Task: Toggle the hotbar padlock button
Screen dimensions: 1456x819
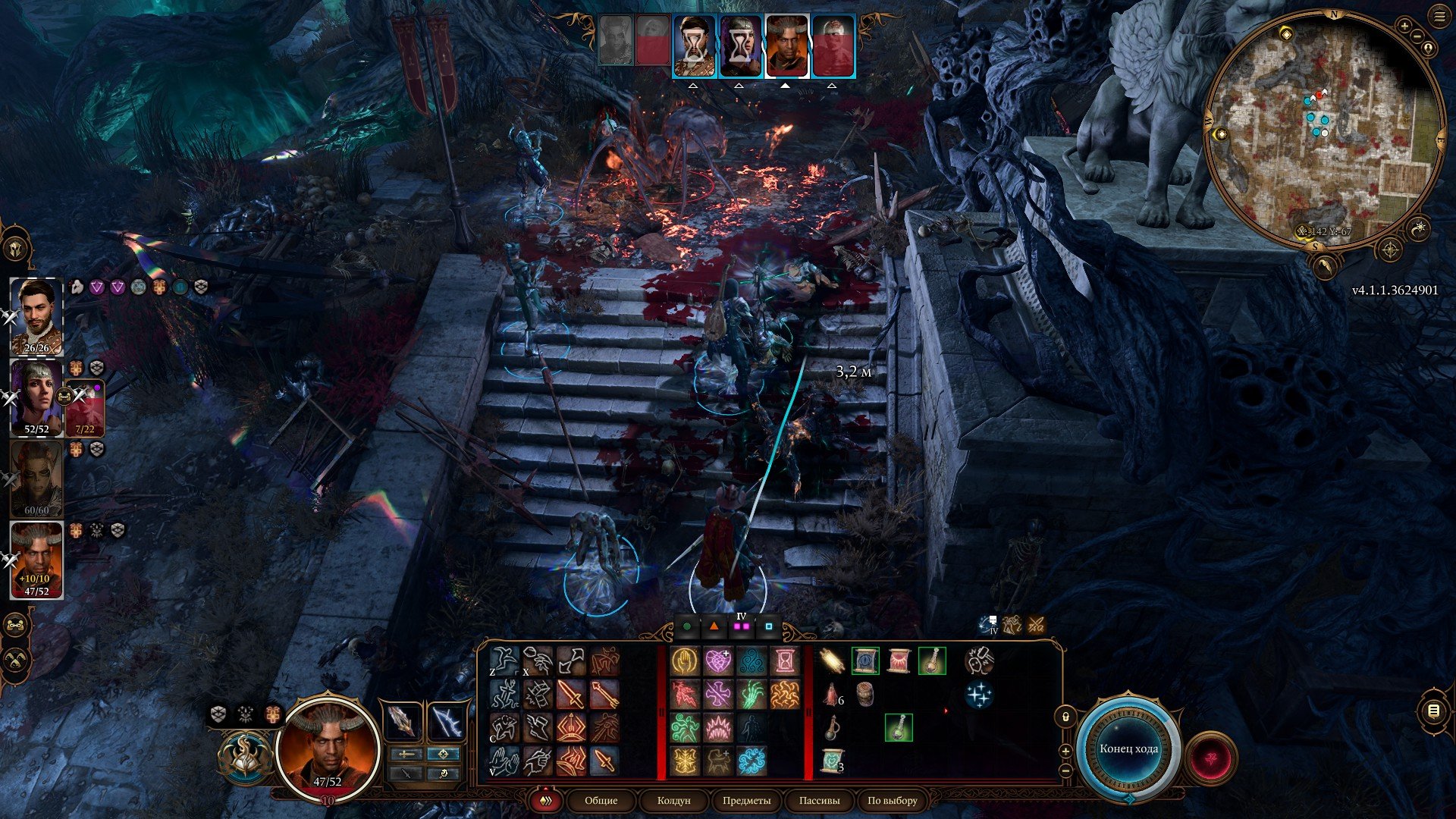Action: [x=1065, y=717]
